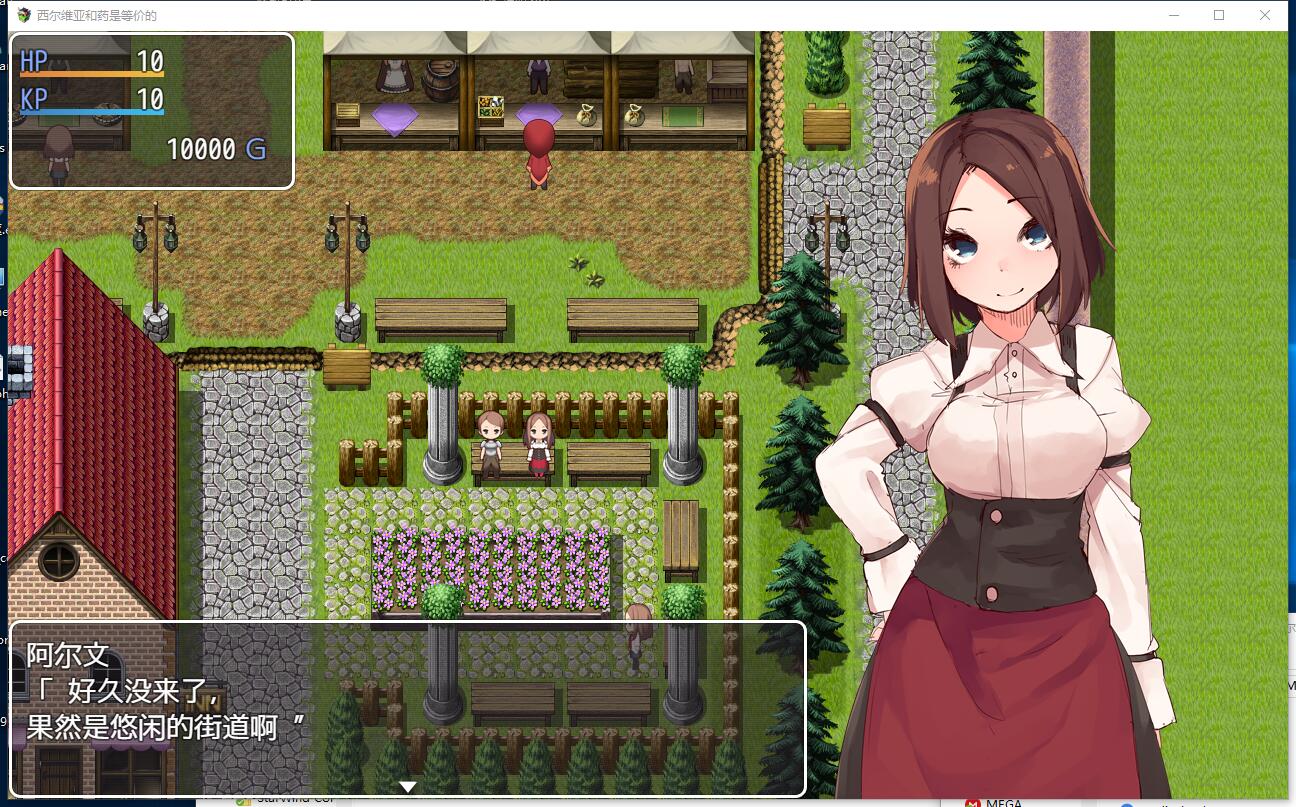Click the StarWind Cor taskbar label text
Viewport: 1296px width, 807px height.
pyautogui.click(x=290, y=800)
